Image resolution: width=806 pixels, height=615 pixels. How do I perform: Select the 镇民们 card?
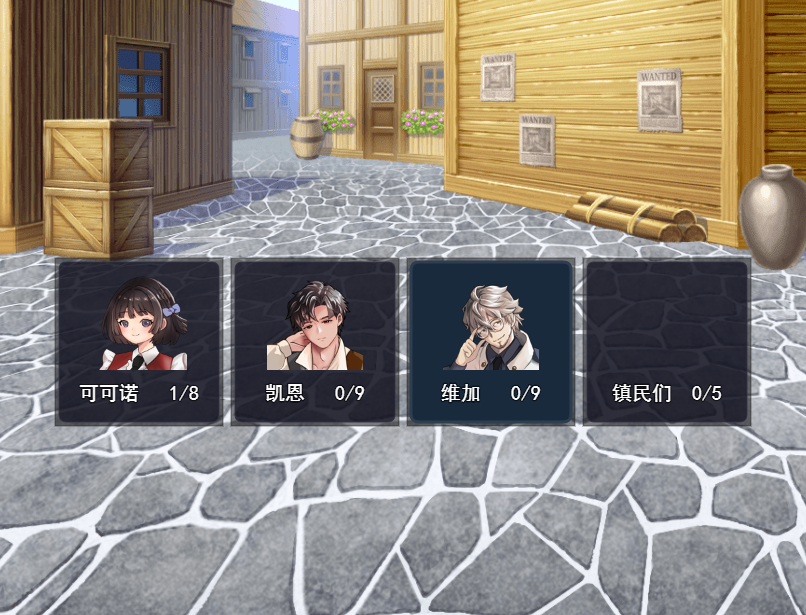pyautogui.click(x=667, y=342)
